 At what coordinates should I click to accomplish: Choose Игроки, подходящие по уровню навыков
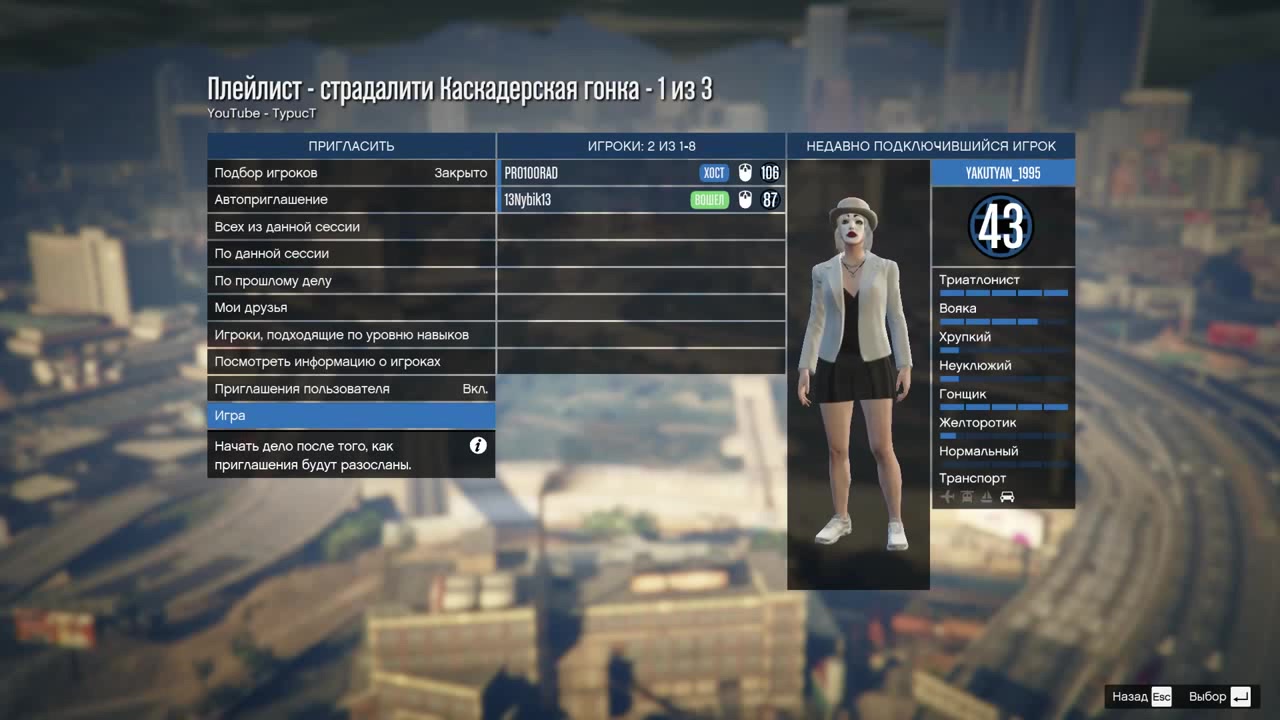350,335
